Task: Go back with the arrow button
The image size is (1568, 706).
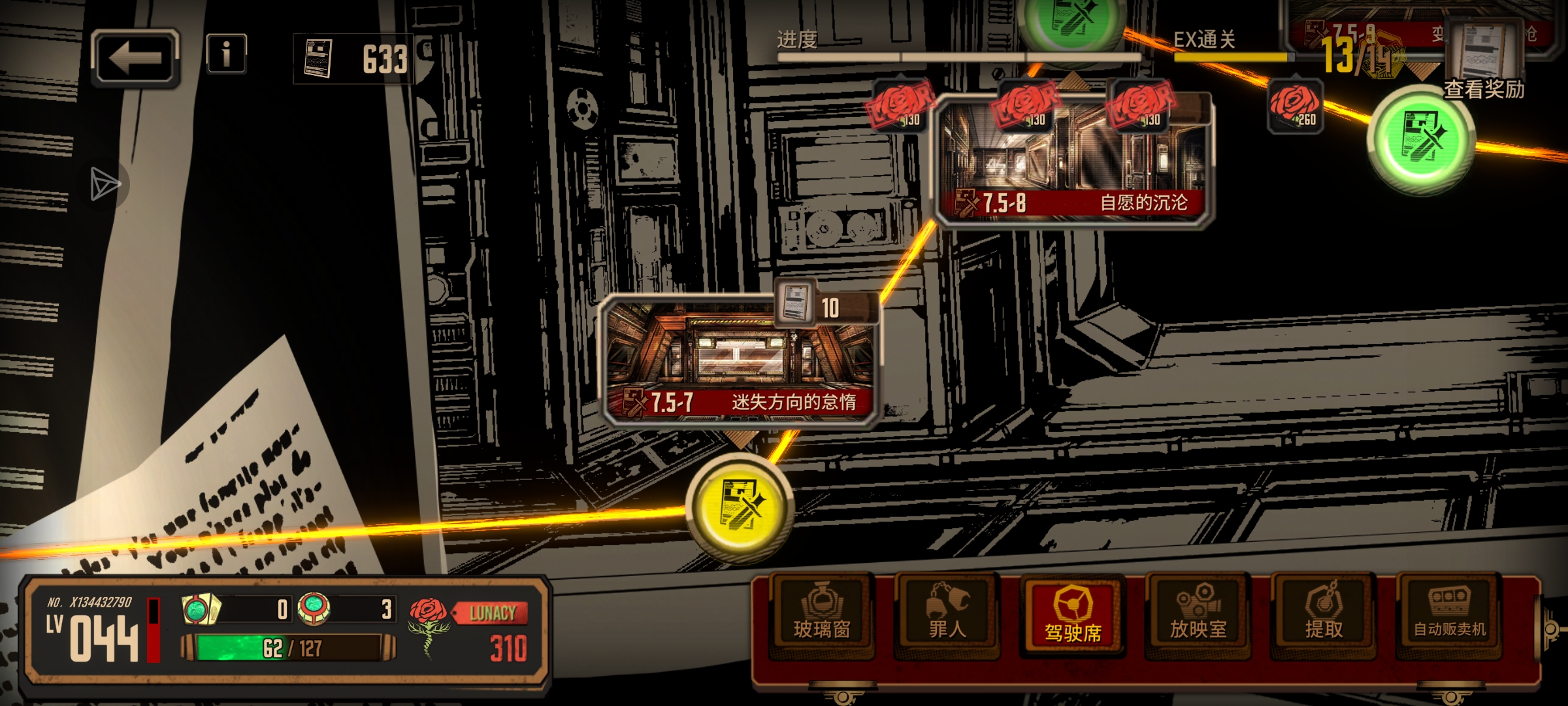Action: [135, 59]
